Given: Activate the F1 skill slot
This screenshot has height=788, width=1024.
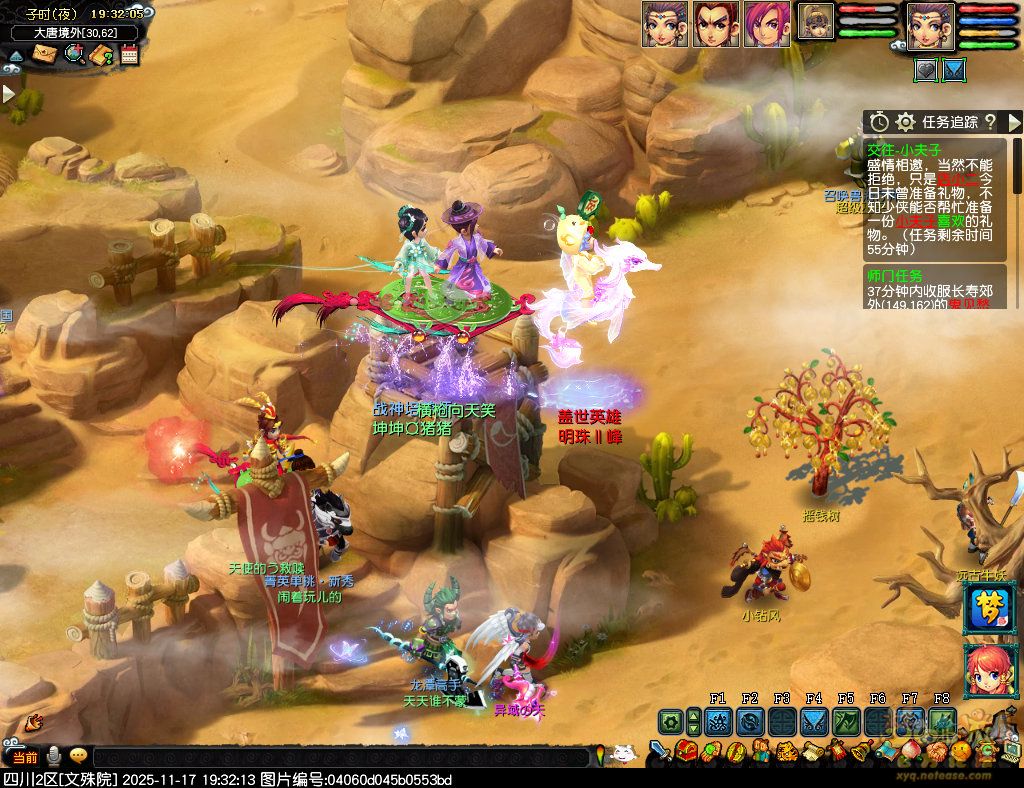Looking at the screenshot, I should click(x=717, y=721).
